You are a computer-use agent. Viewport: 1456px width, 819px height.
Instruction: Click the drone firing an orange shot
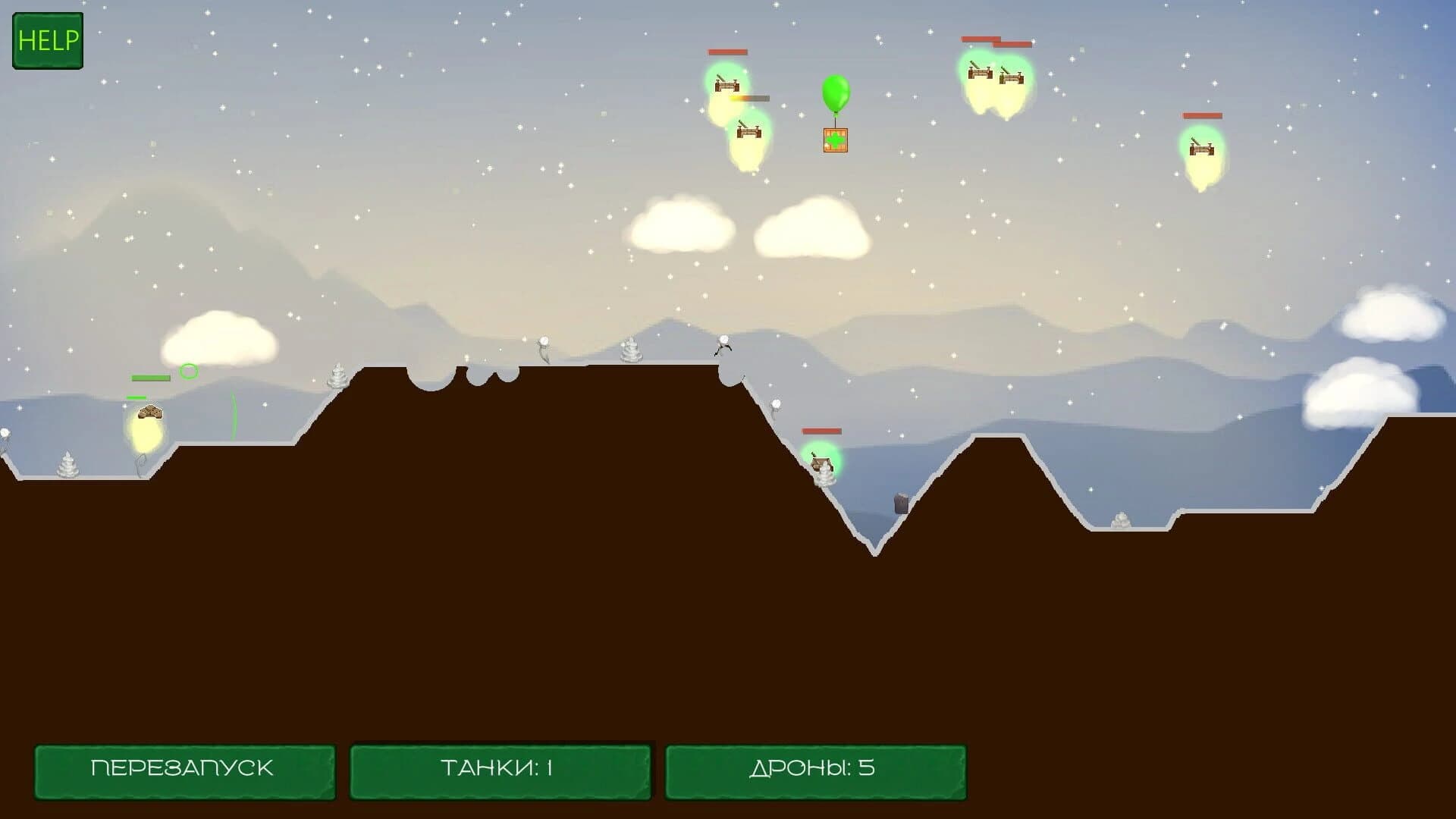click(724, 83)
